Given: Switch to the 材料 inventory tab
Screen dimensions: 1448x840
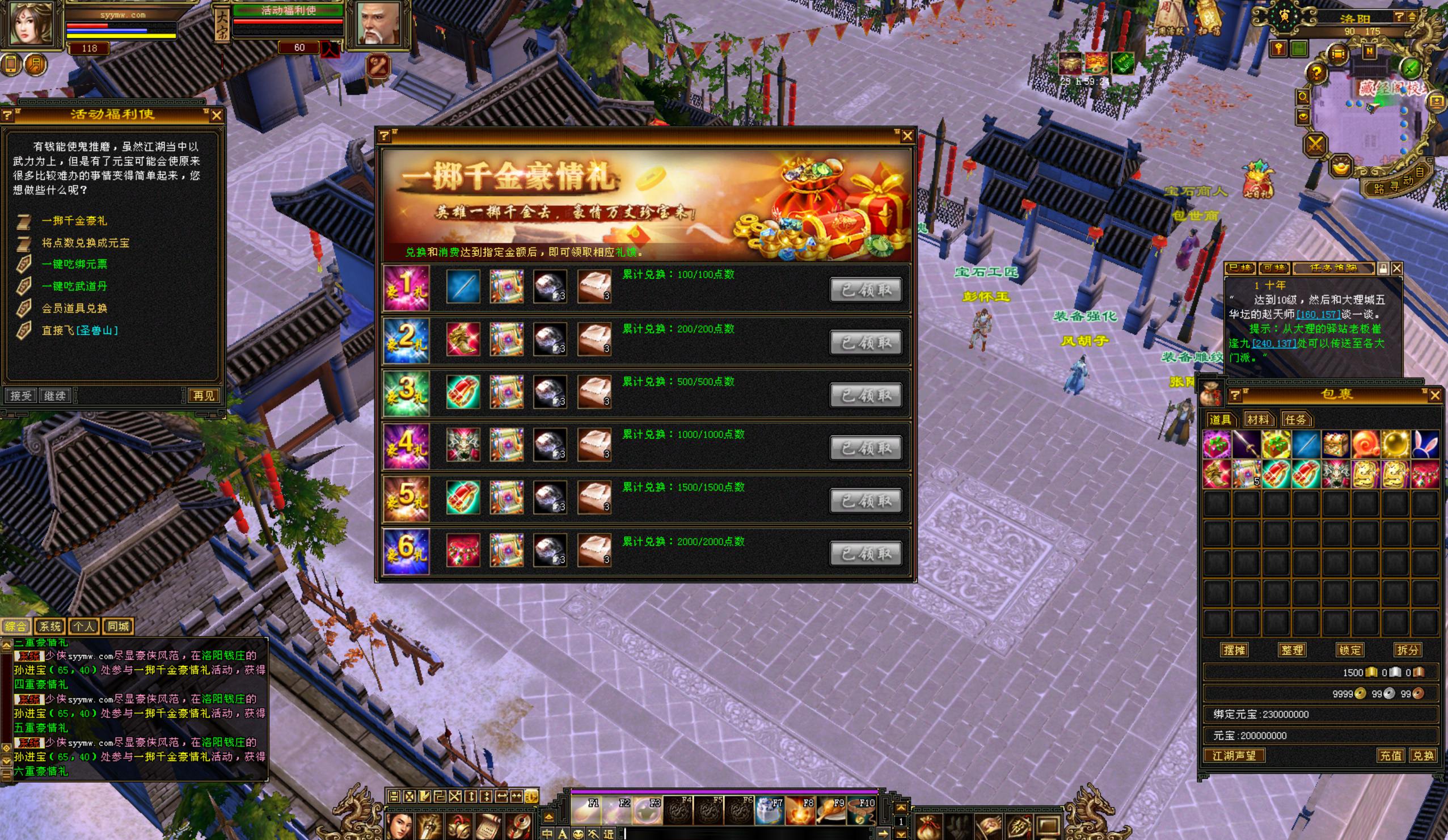Looking at the screenshot, I should click(x=1257, y=419).
